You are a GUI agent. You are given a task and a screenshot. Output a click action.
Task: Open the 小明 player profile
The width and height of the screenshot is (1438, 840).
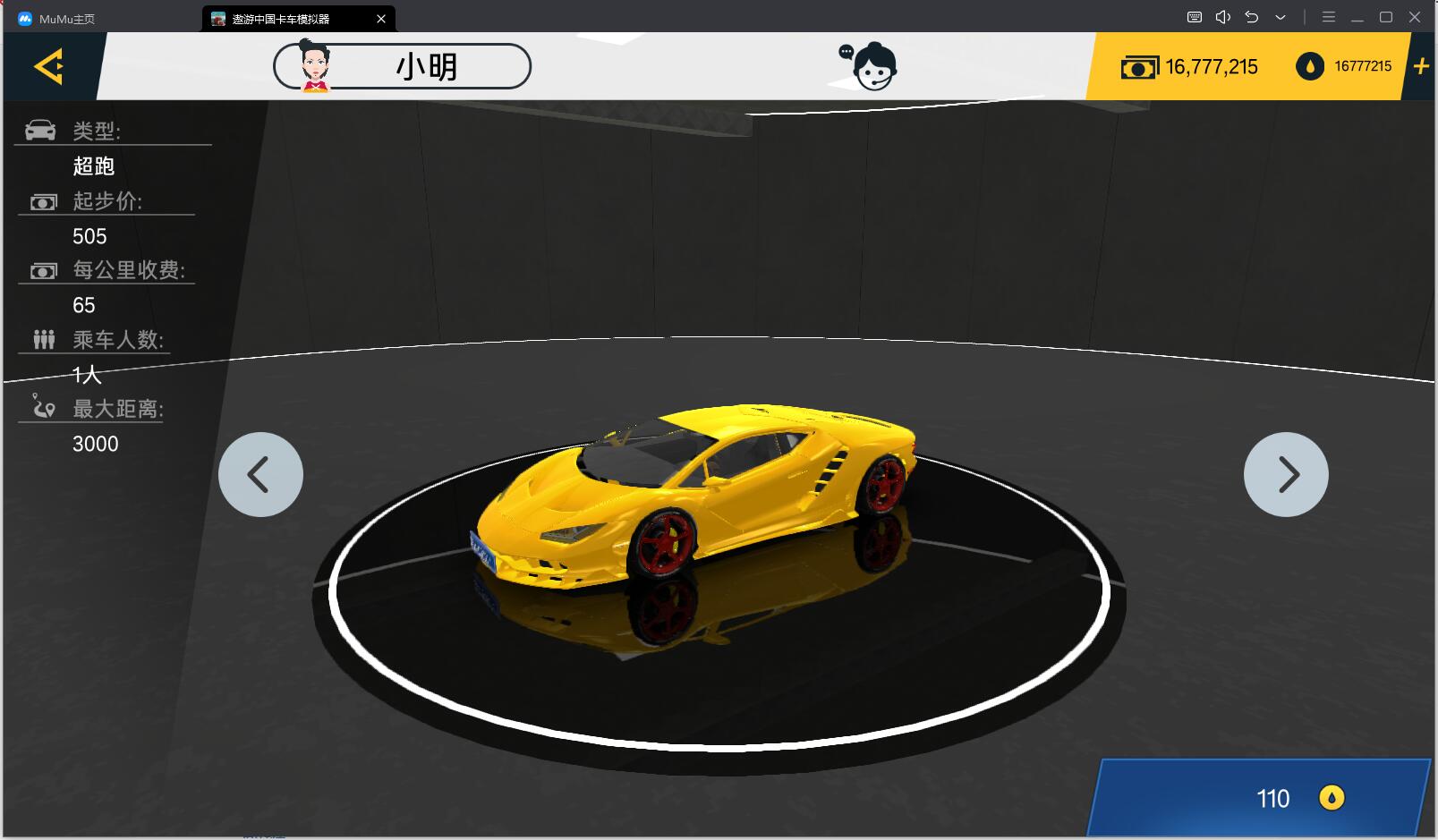402,66
